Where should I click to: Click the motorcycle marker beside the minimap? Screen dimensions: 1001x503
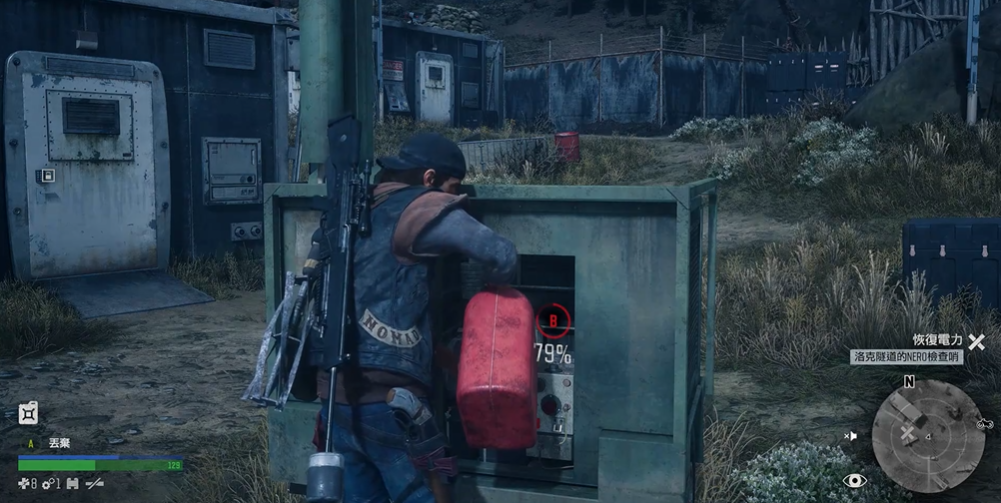point(983,424)
